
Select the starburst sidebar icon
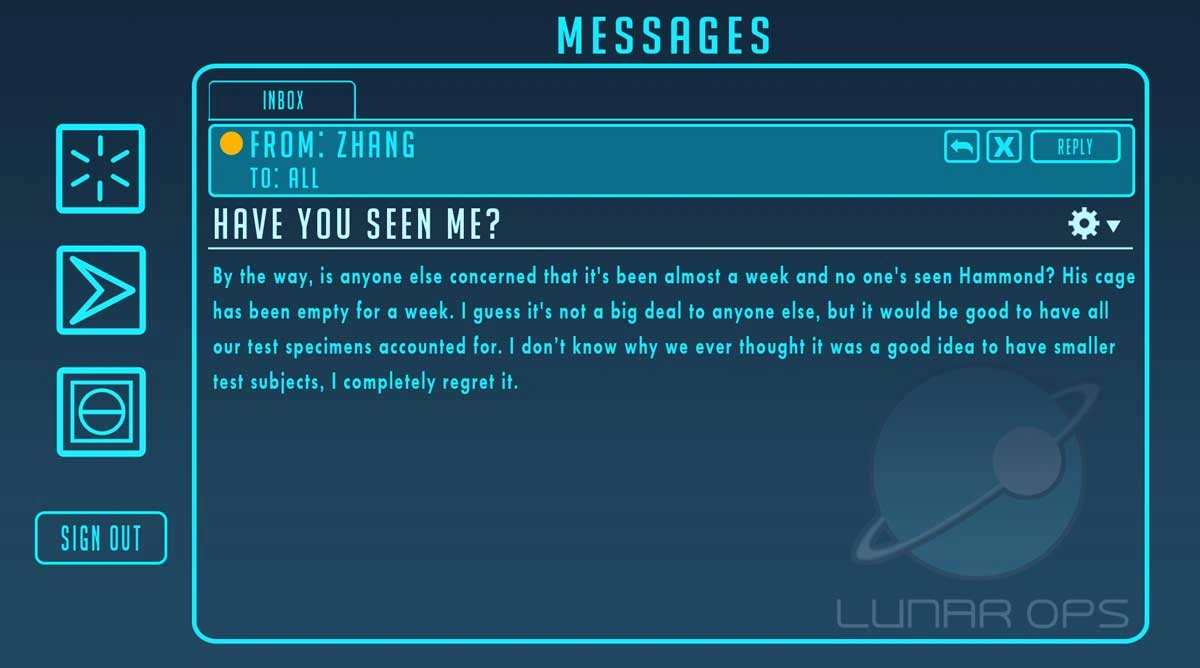tap(101, 168)
